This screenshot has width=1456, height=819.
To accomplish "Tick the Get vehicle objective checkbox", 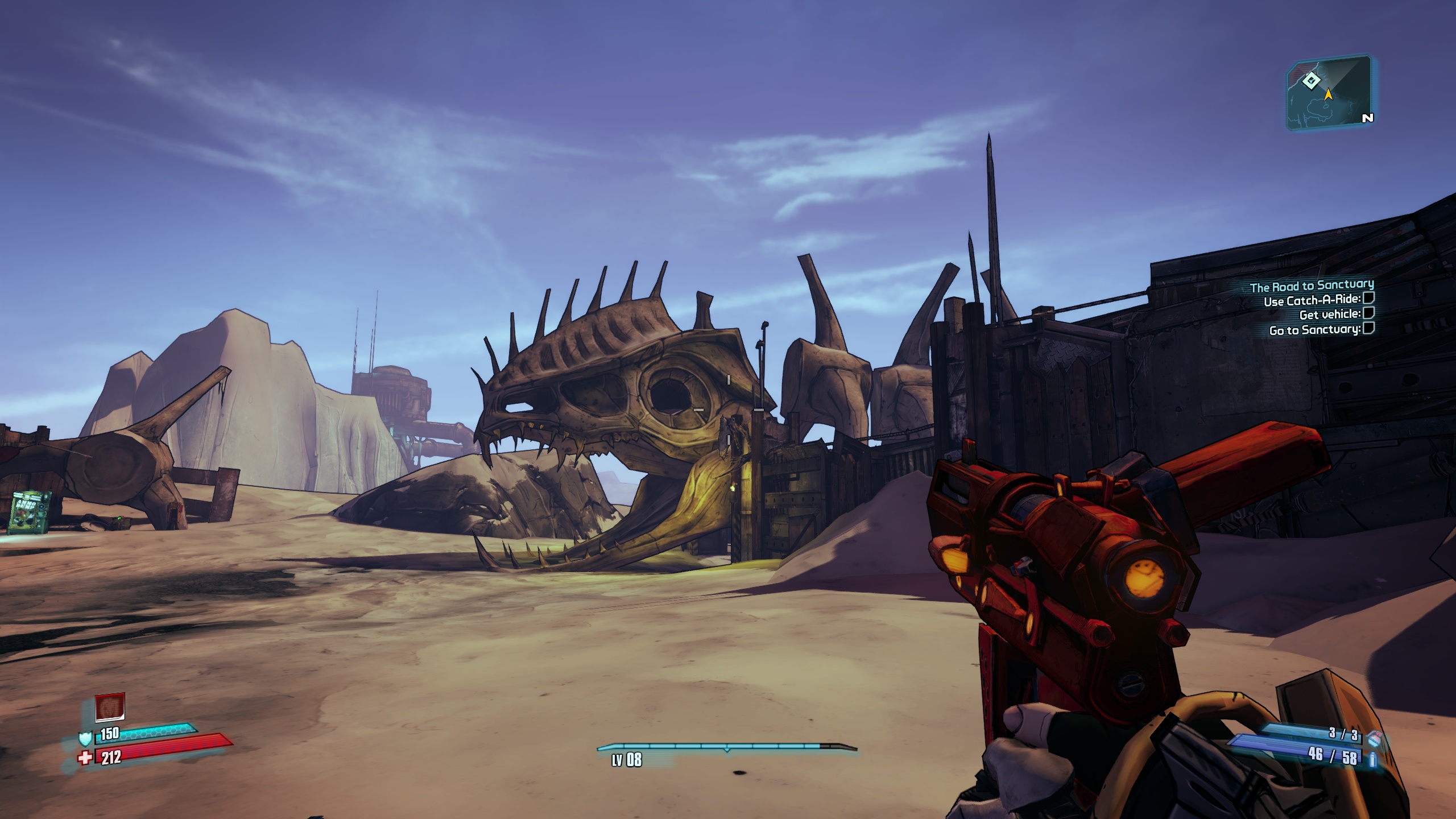I will pyautogui.click(x=1369, y=313).
